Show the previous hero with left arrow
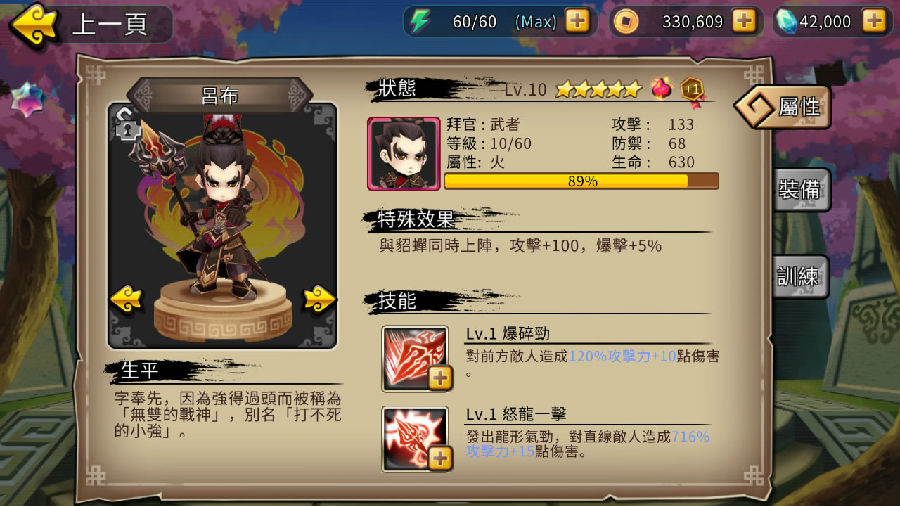This screenshot has height=506, width=900. point(126,297)
